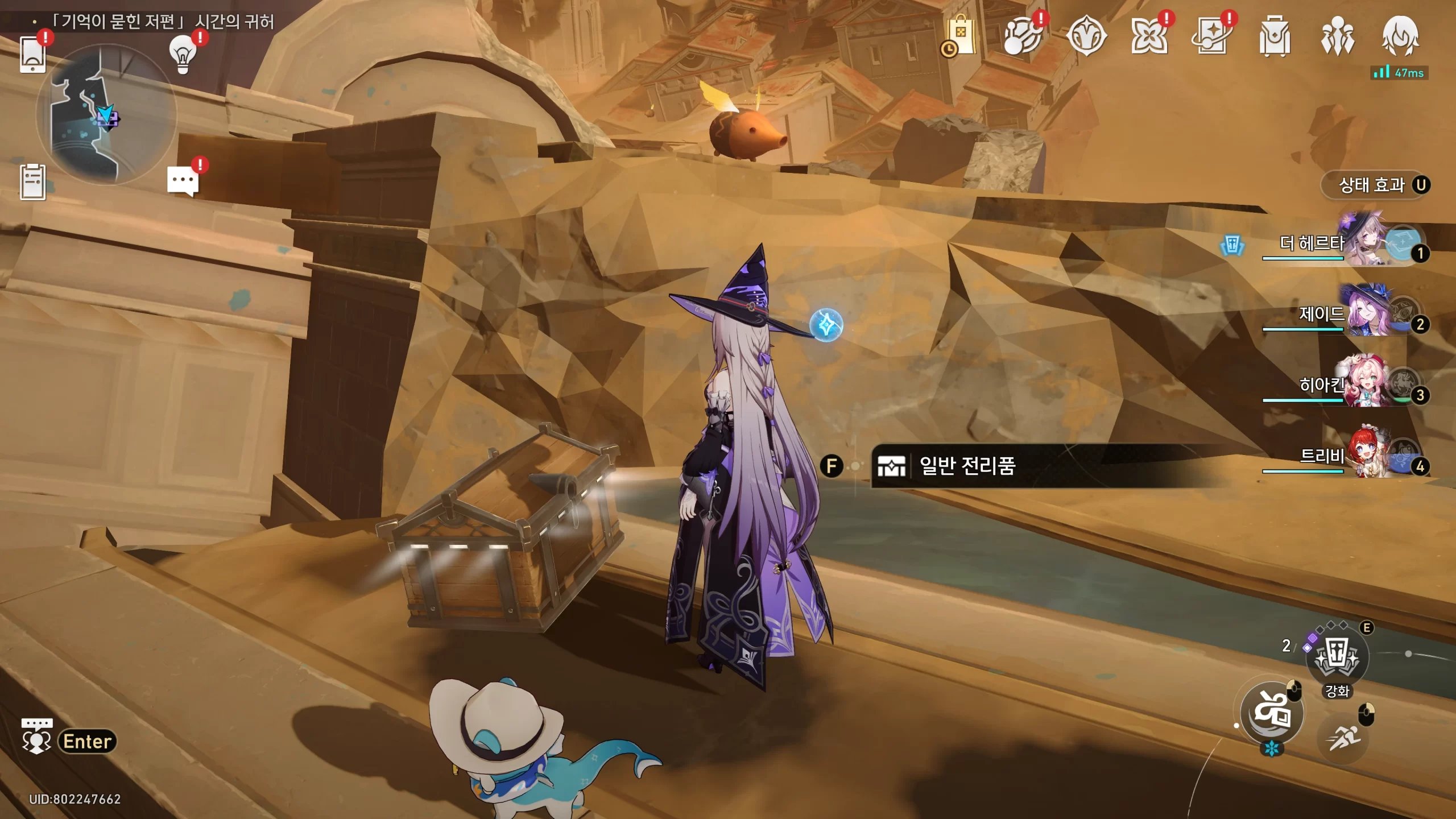This screenshot has height=819, width=1456.
Task: Open the shopping bag store icon
Action: coord(960,36)
